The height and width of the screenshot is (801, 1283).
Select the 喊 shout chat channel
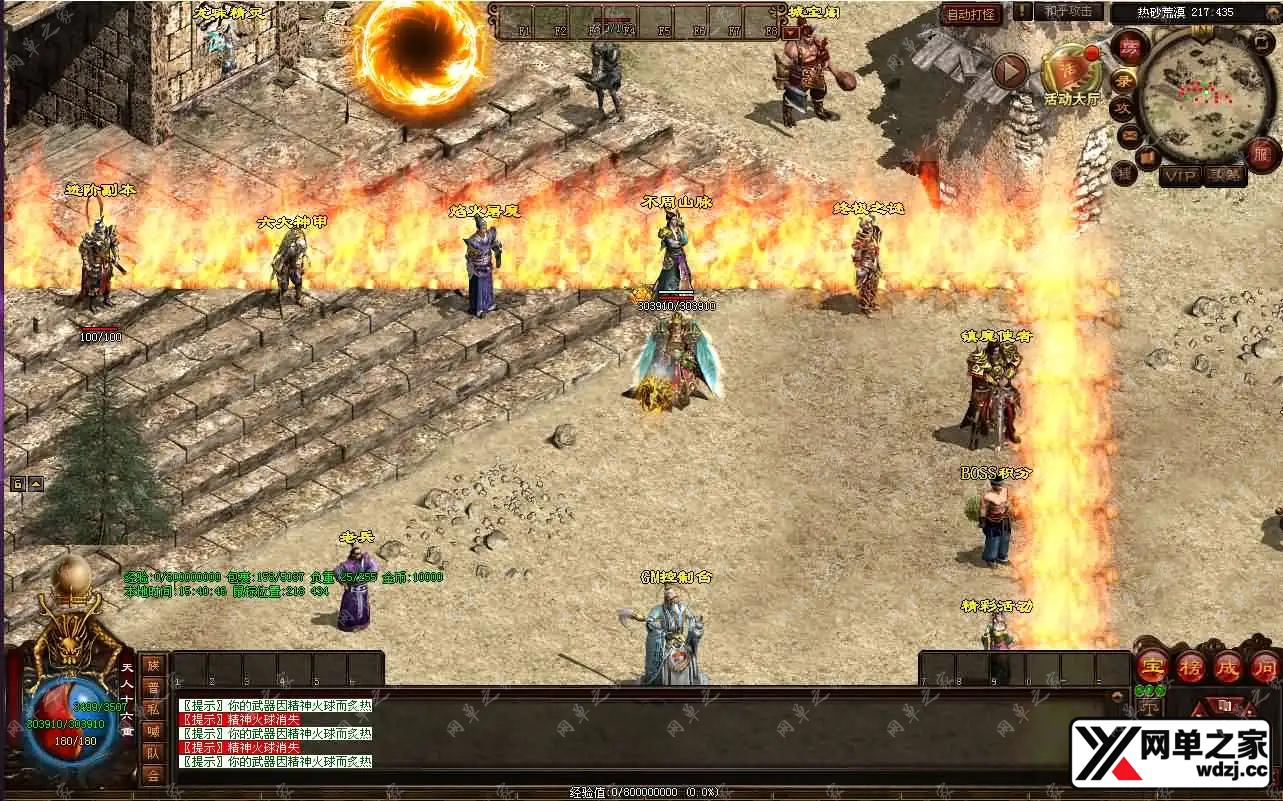(153, 730)
